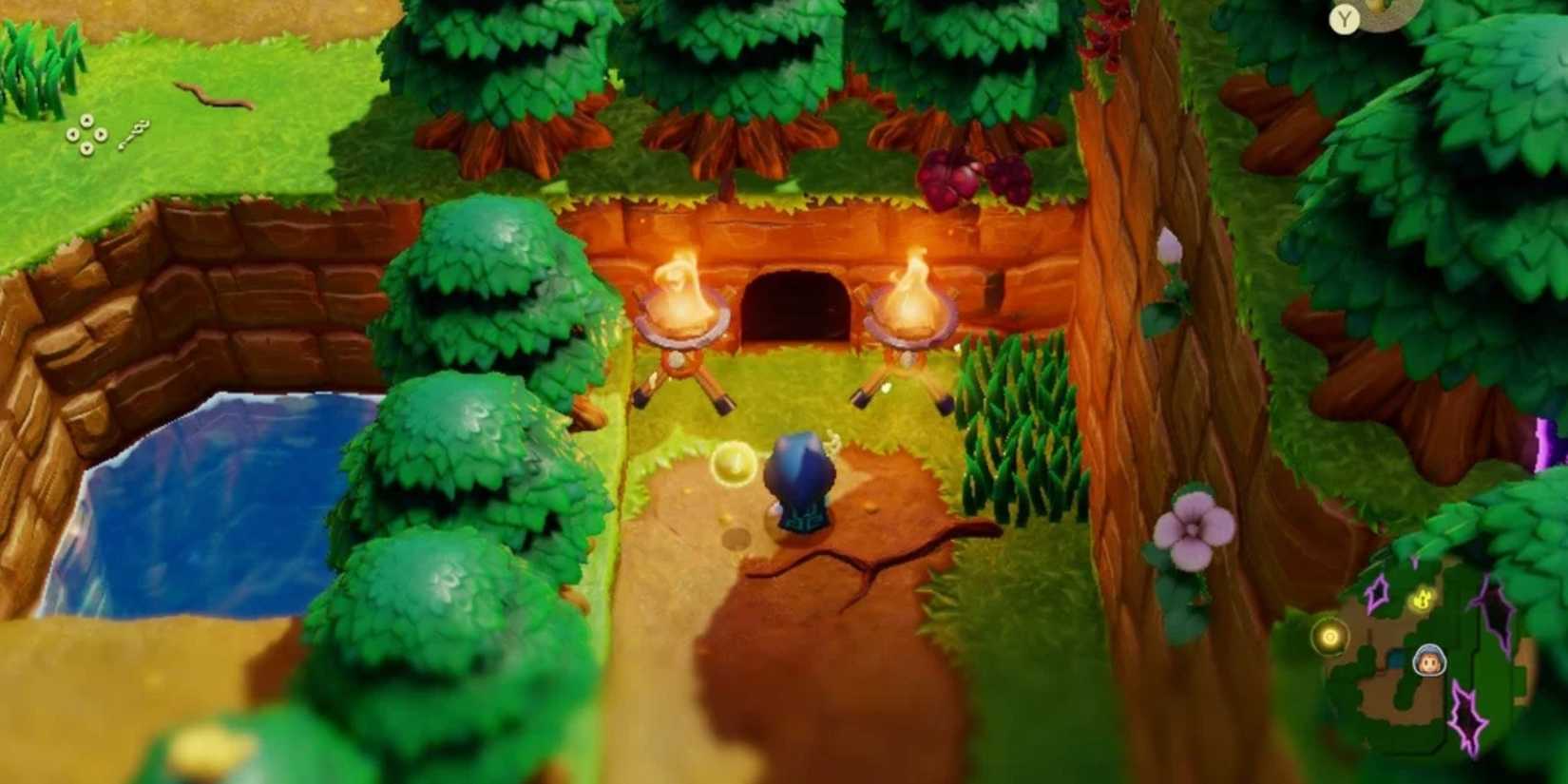The width and height of the screenshot is (1568, 784).
Task: Select the dark cave opening shown on the minimap
Action: click(1395, 660)
